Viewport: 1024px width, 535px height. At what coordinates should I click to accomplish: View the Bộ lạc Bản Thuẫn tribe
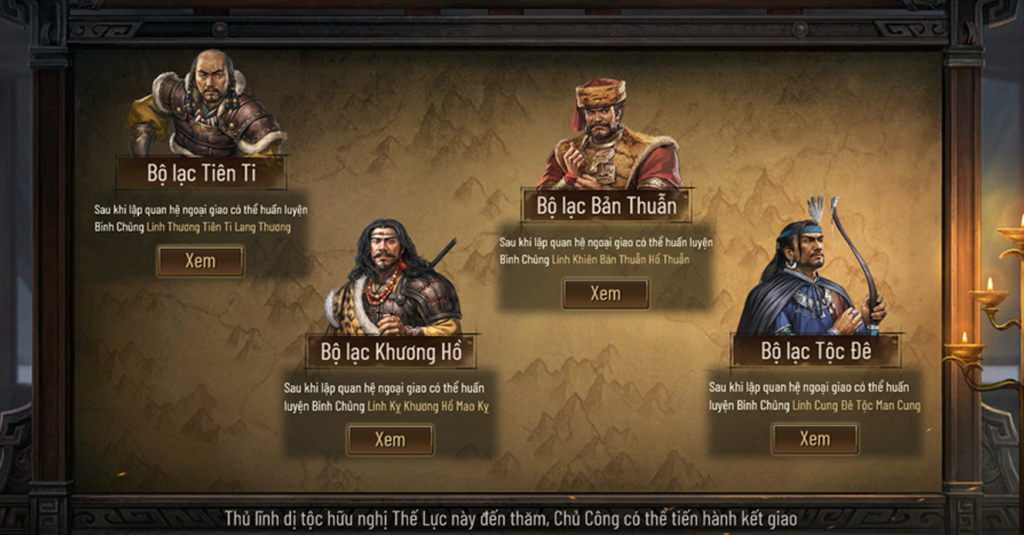(605, 294)
